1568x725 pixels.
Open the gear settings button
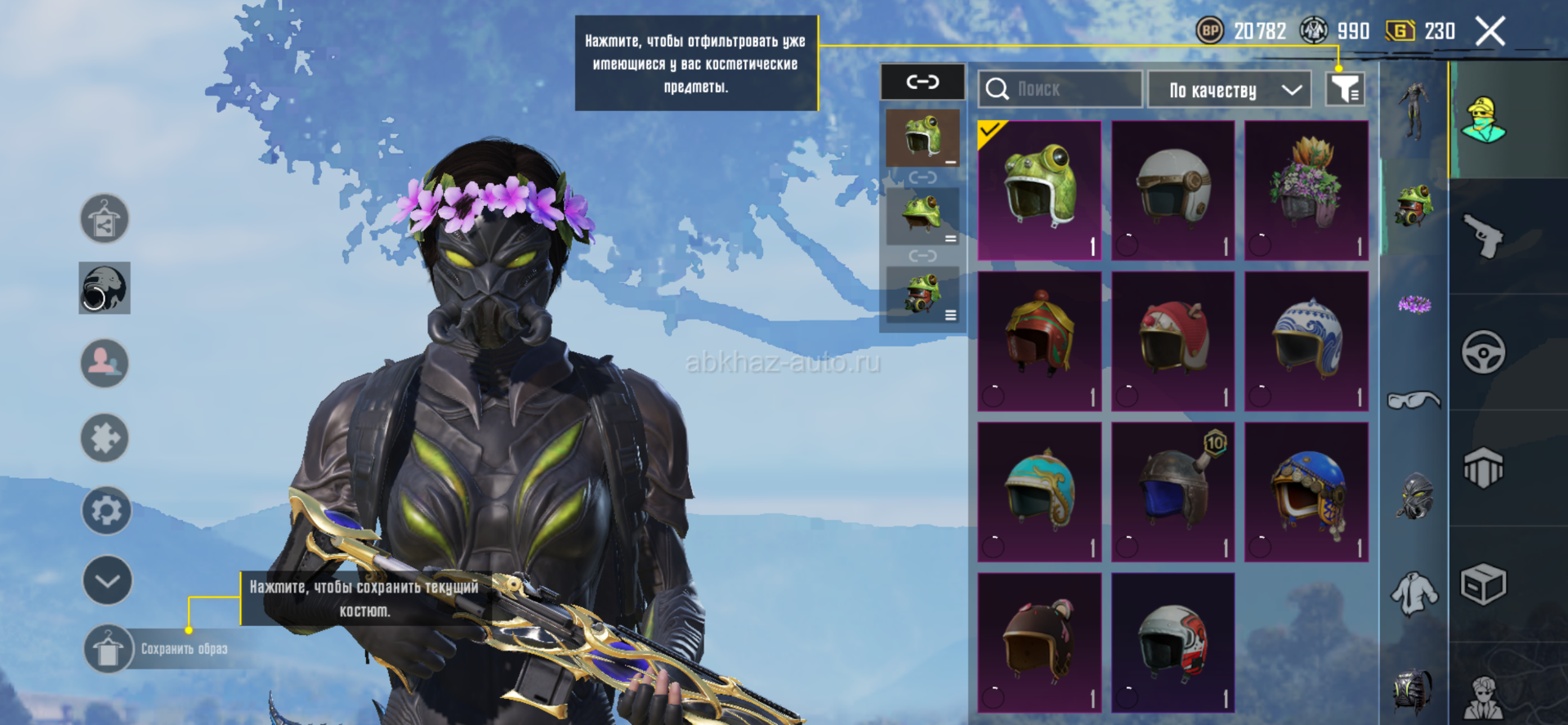(106, 511)
